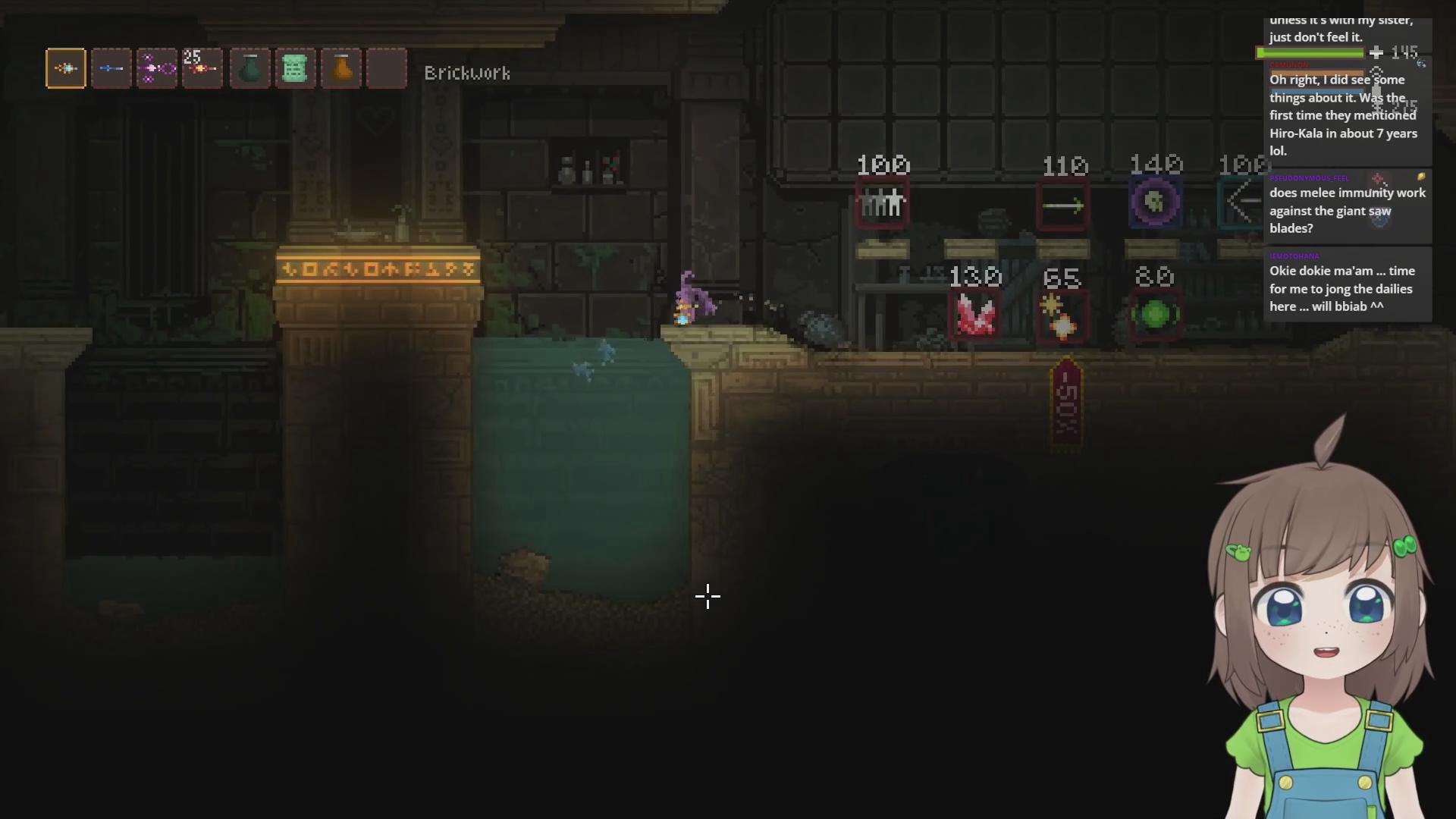Pick the green emerald tablet slot
The height and width of the screenshot is (819, 1456).
295,69
